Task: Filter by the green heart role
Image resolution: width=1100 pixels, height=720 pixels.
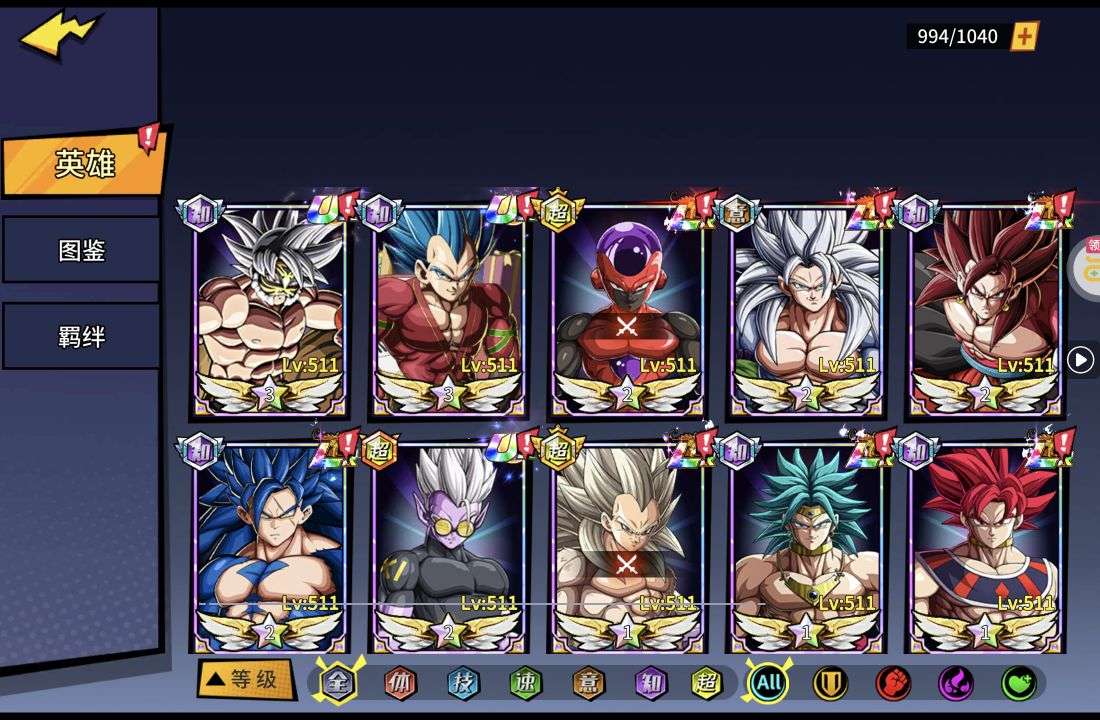Action: pos(1018,683)
